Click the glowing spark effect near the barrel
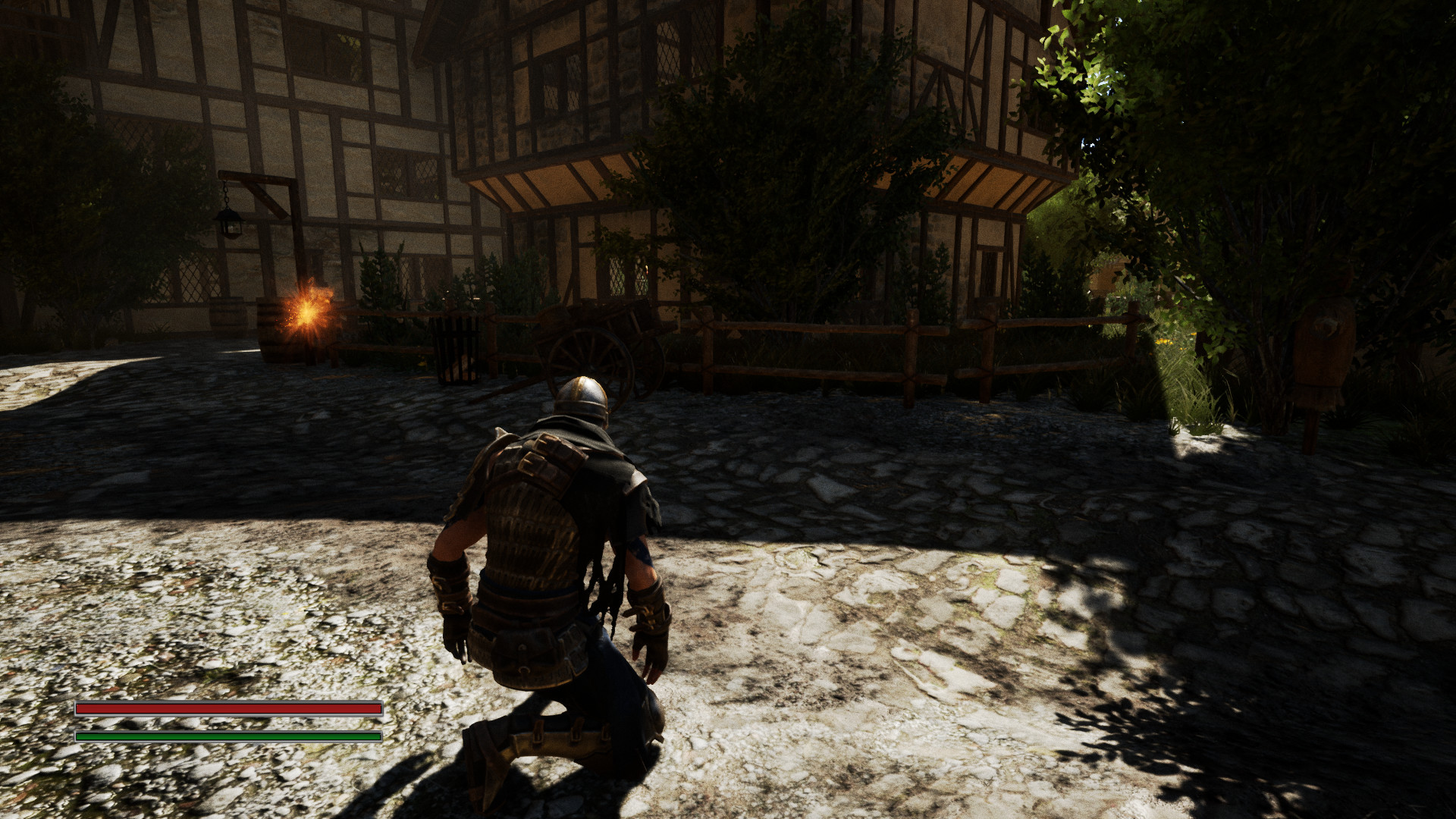Image resolution: width=1456 pixels, height=819 pixels. click(307, 311)
